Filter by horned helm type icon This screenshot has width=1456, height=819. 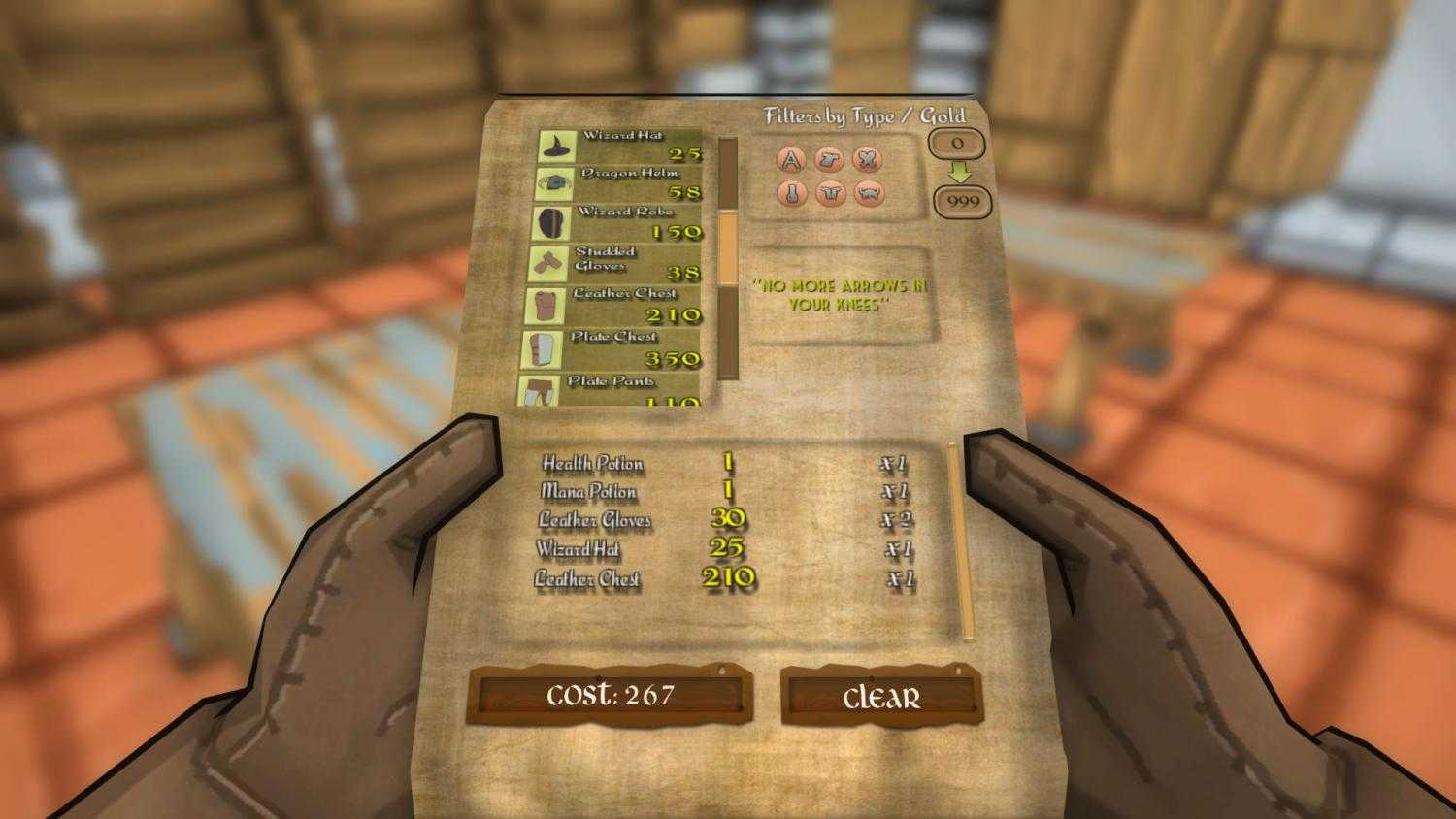tap(871, 194)
